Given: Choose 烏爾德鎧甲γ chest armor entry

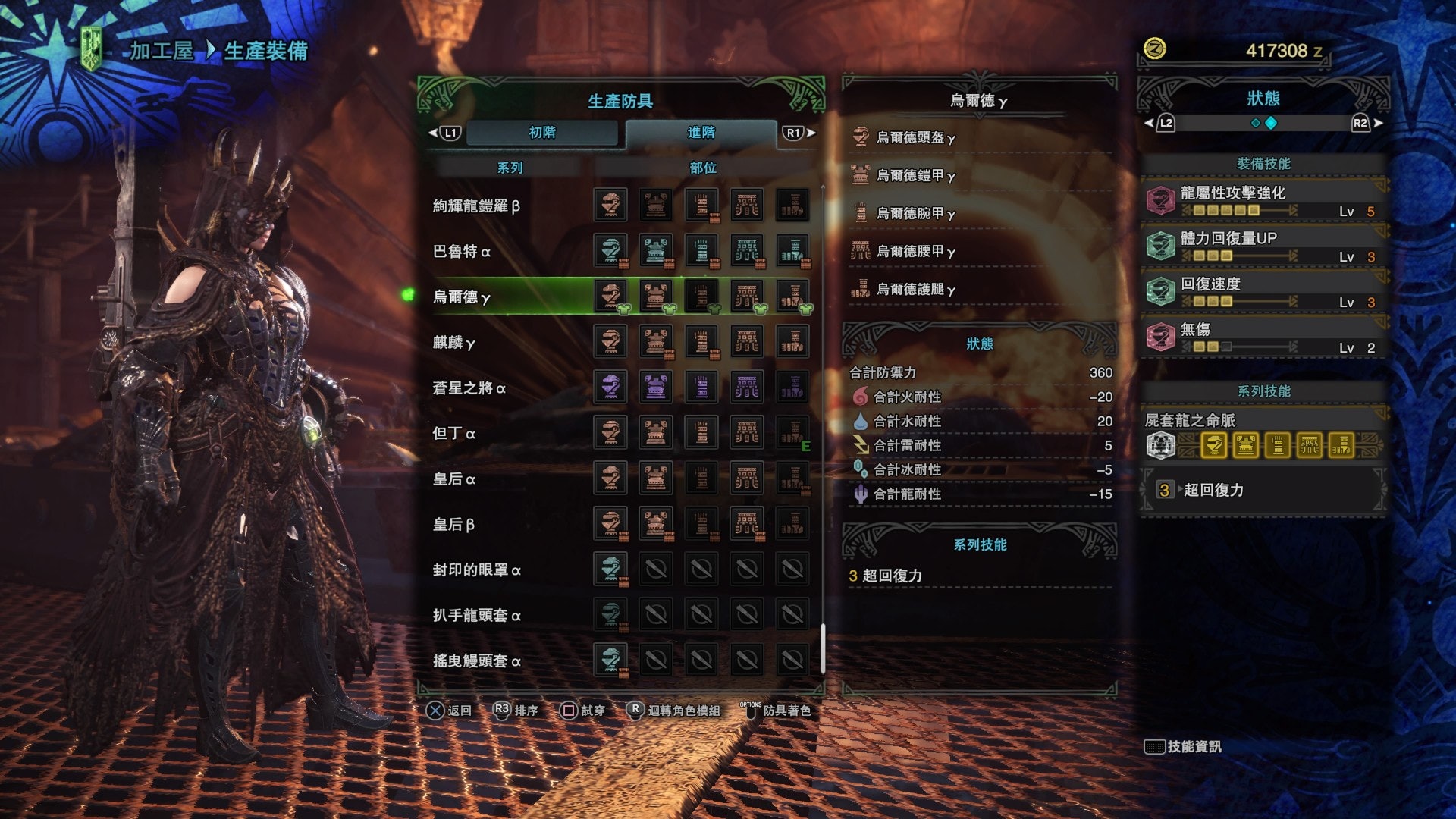Looking at the screenshot, I should 915,176.
